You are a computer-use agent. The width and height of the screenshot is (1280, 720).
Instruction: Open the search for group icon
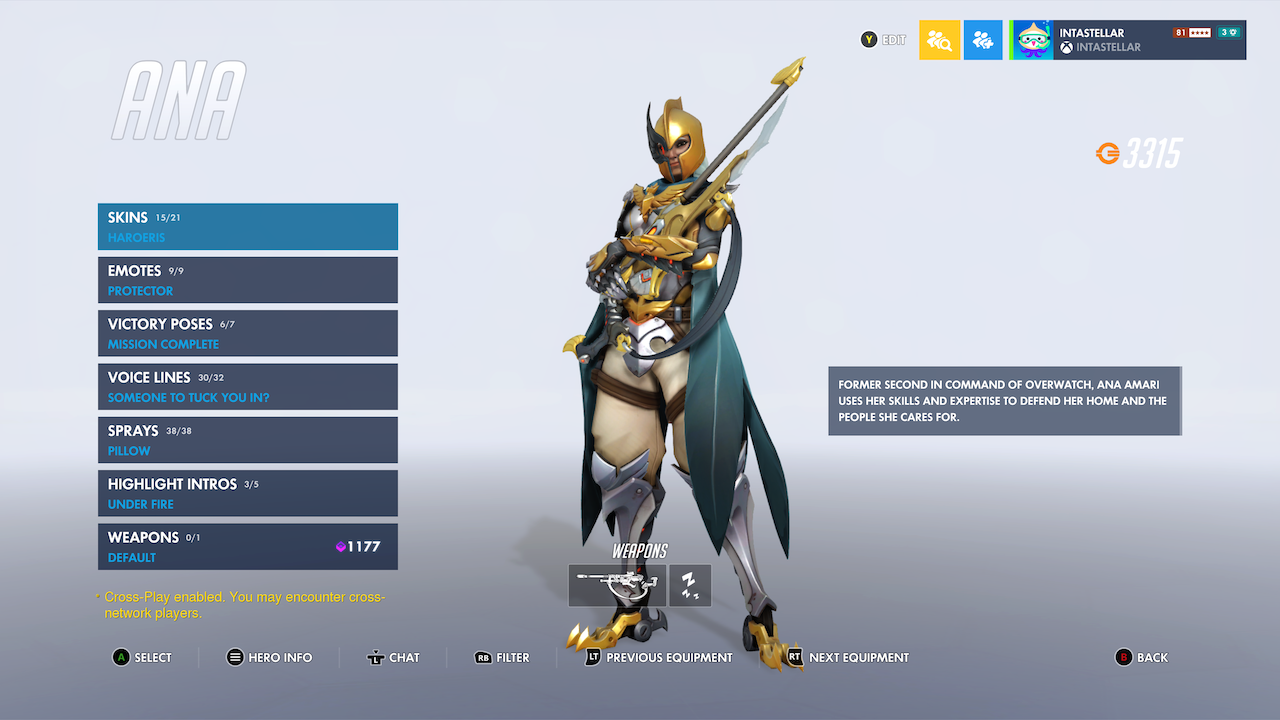pyautogui.click(x=938, y=39)
